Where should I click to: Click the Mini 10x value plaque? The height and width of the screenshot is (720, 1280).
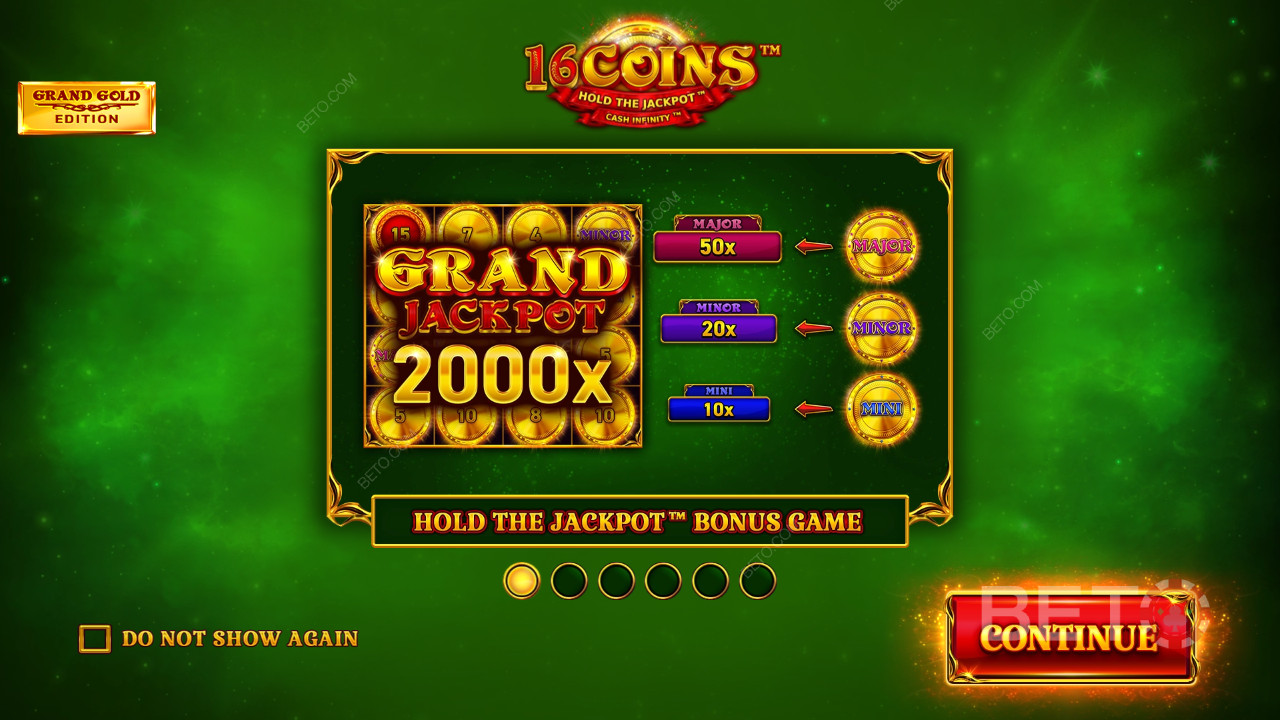(x=717, y=407)
